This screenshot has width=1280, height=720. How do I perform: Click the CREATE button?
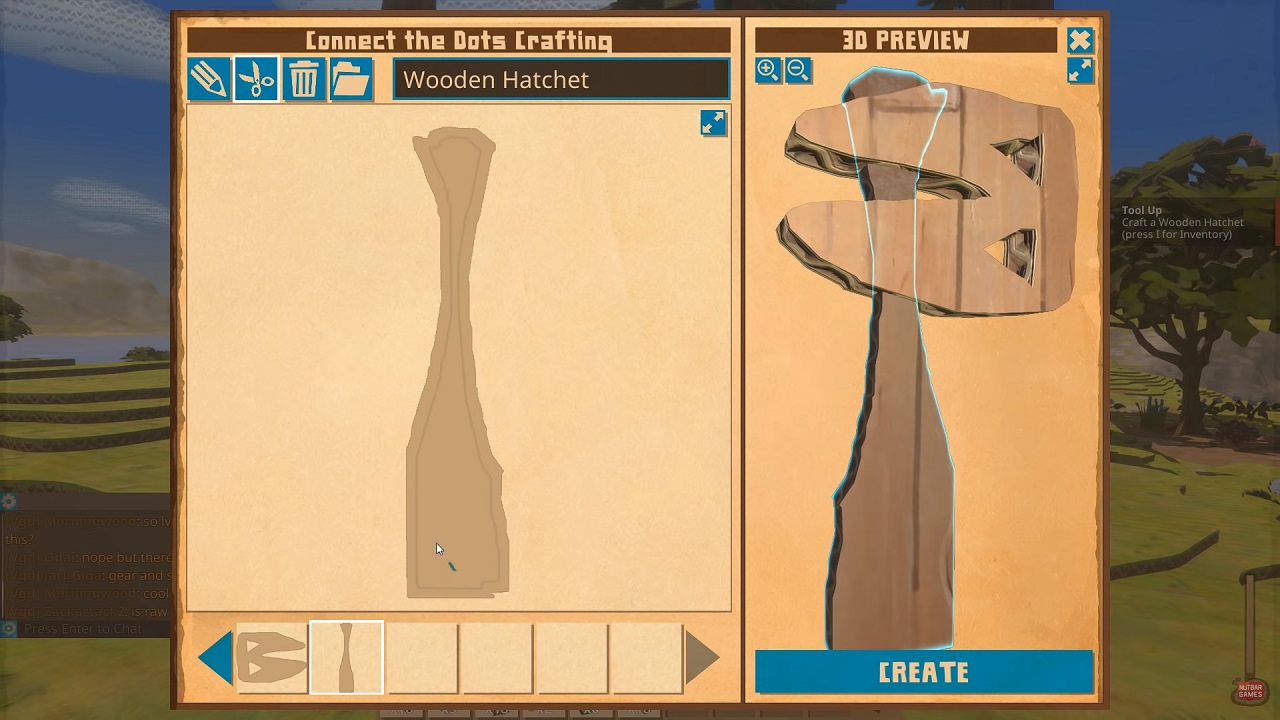click(x=924, y=672)
